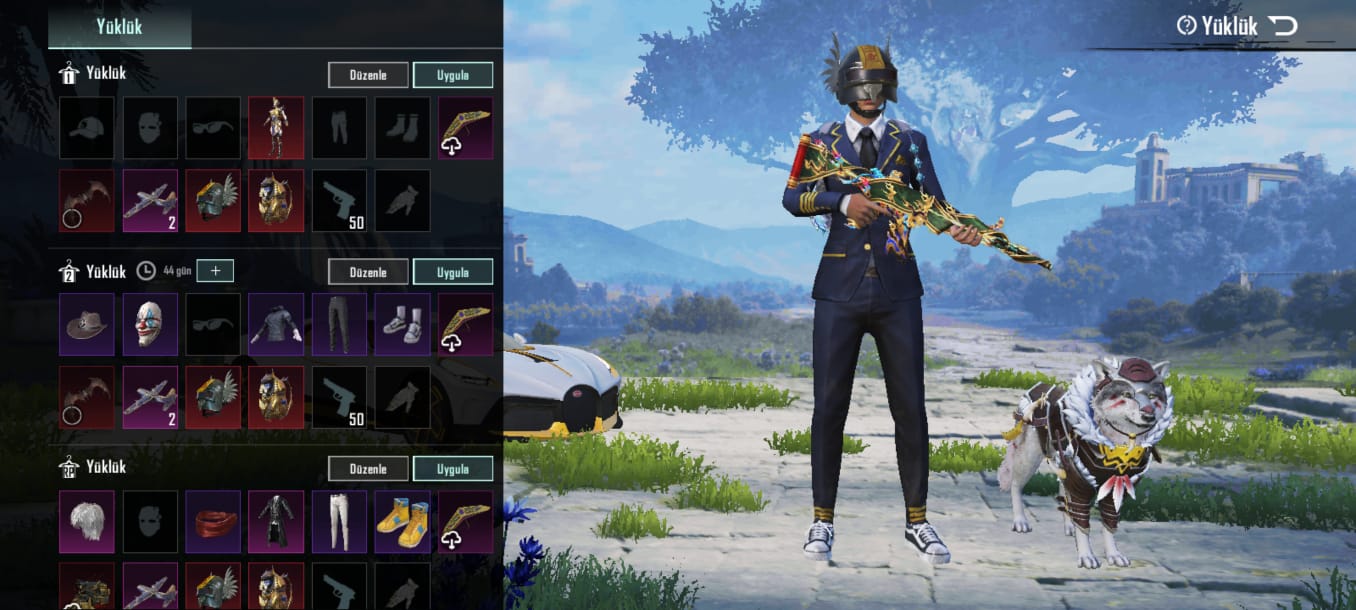Screen dimensions: 1356x610
Task: Select the cowboy hat slot
Action: point(86,324)
